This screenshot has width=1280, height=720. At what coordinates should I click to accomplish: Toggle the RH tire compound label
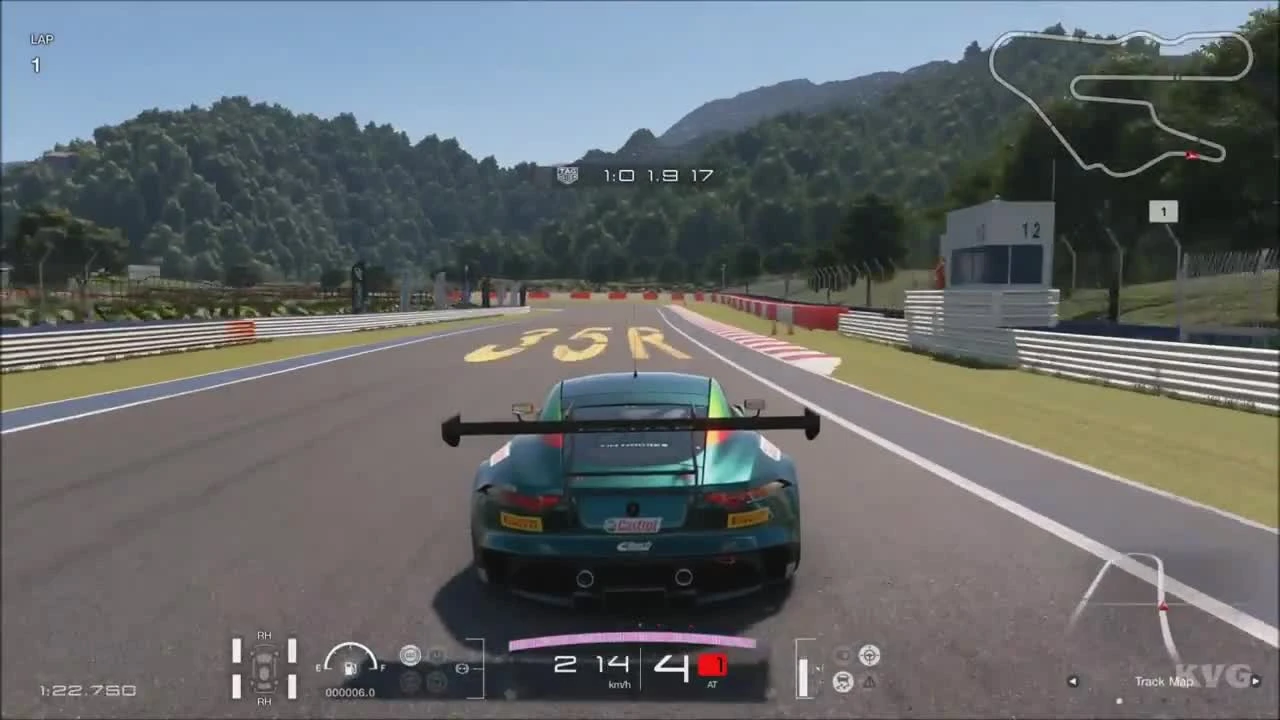(x=265, y=635)
